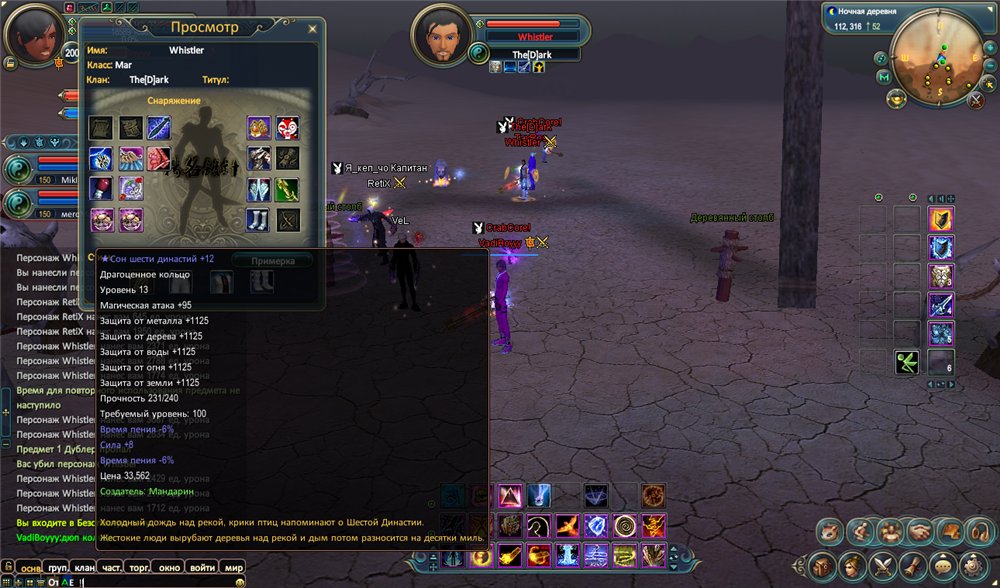Select the green dragon ornament slot
The height and width of the screenshot is (588, 1000).
pos(287,189)
